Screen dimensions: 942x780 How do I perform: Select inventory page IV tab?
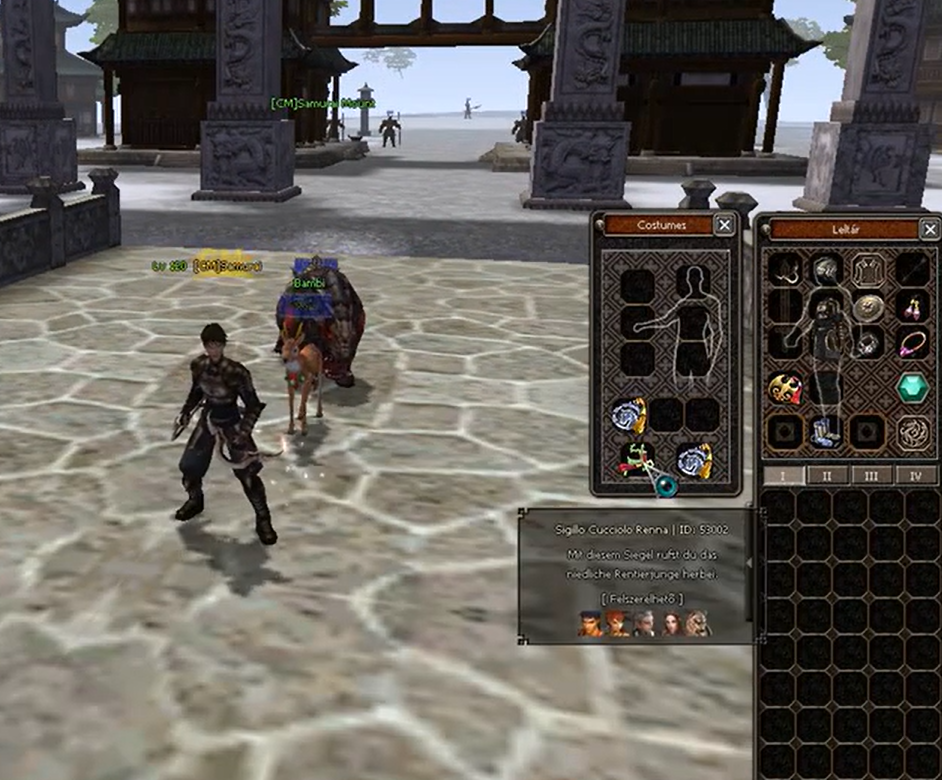[914, 475]
